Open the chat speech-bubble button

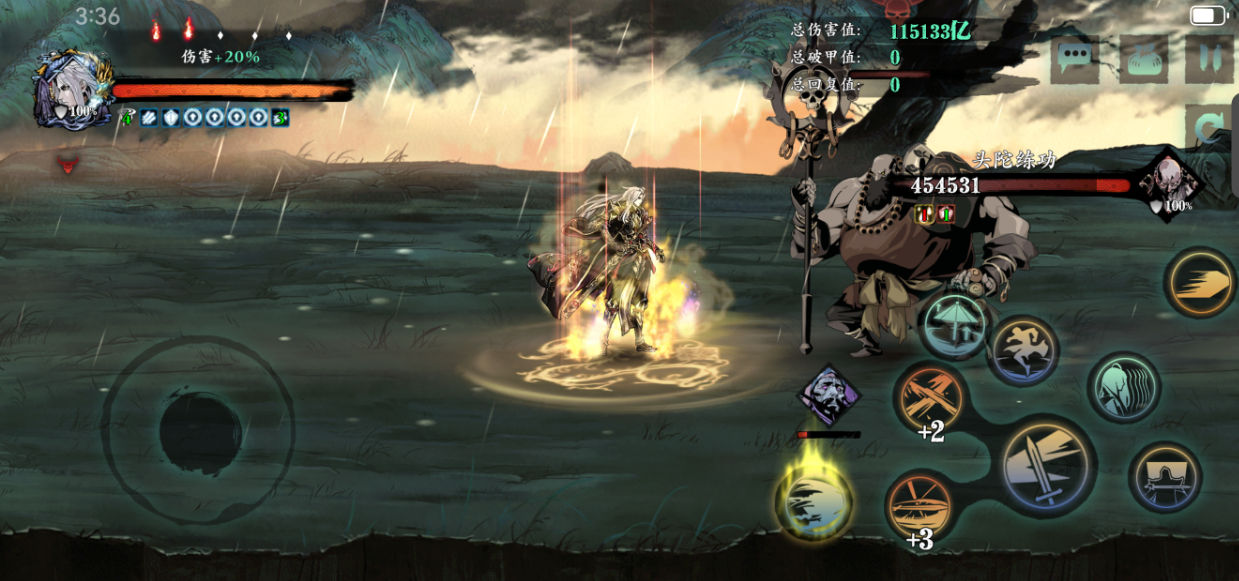pos(1074,59)
